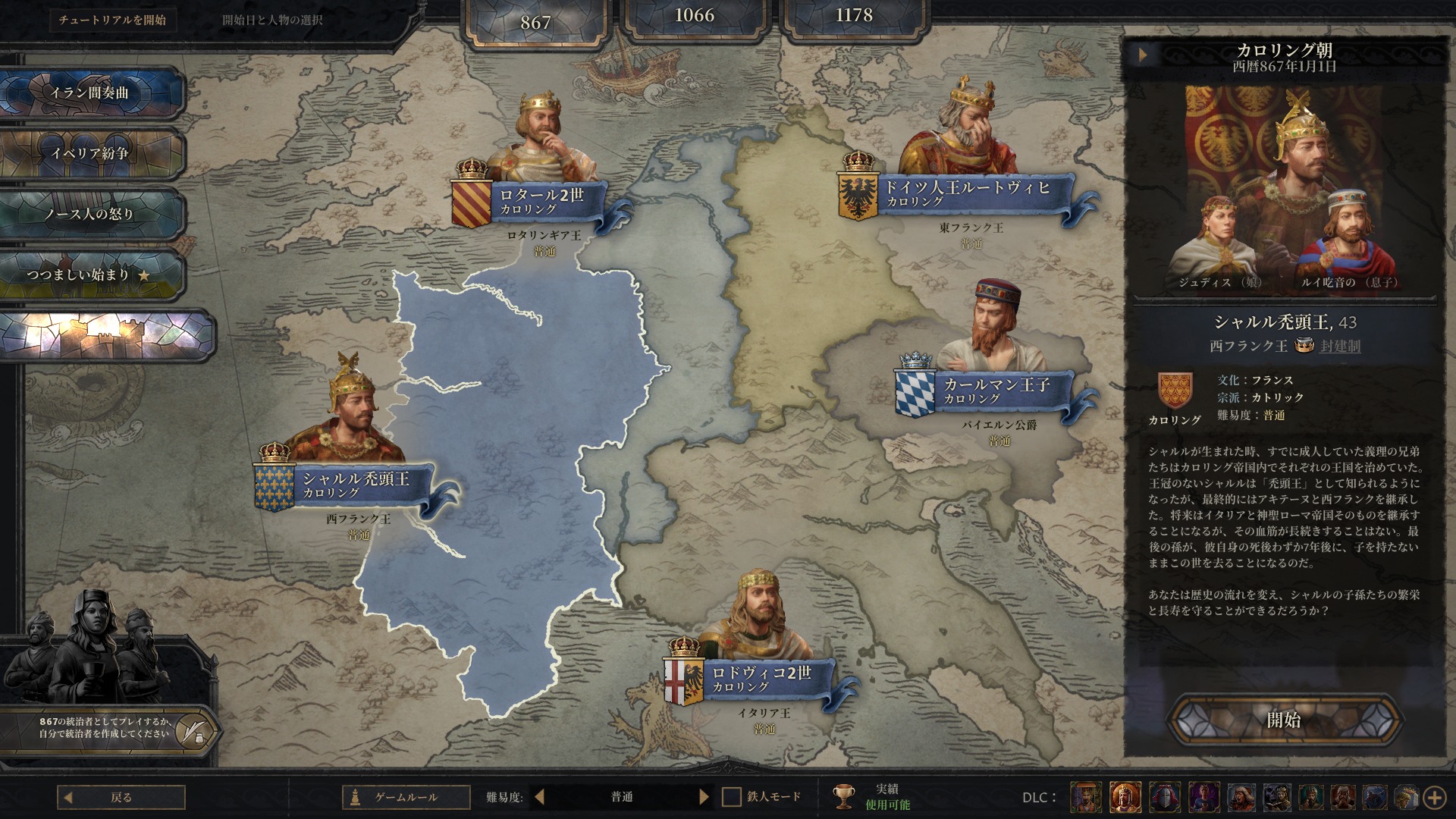Go back with the 戻る button

click(121, 797)
